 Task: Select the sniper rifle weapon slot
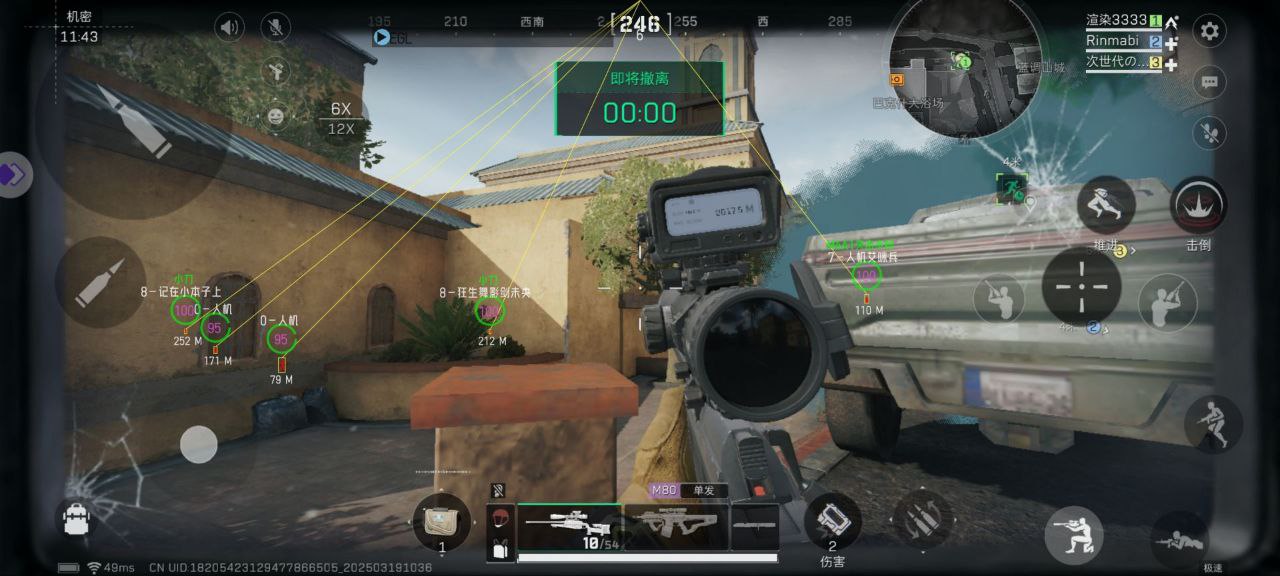(568, 526)
